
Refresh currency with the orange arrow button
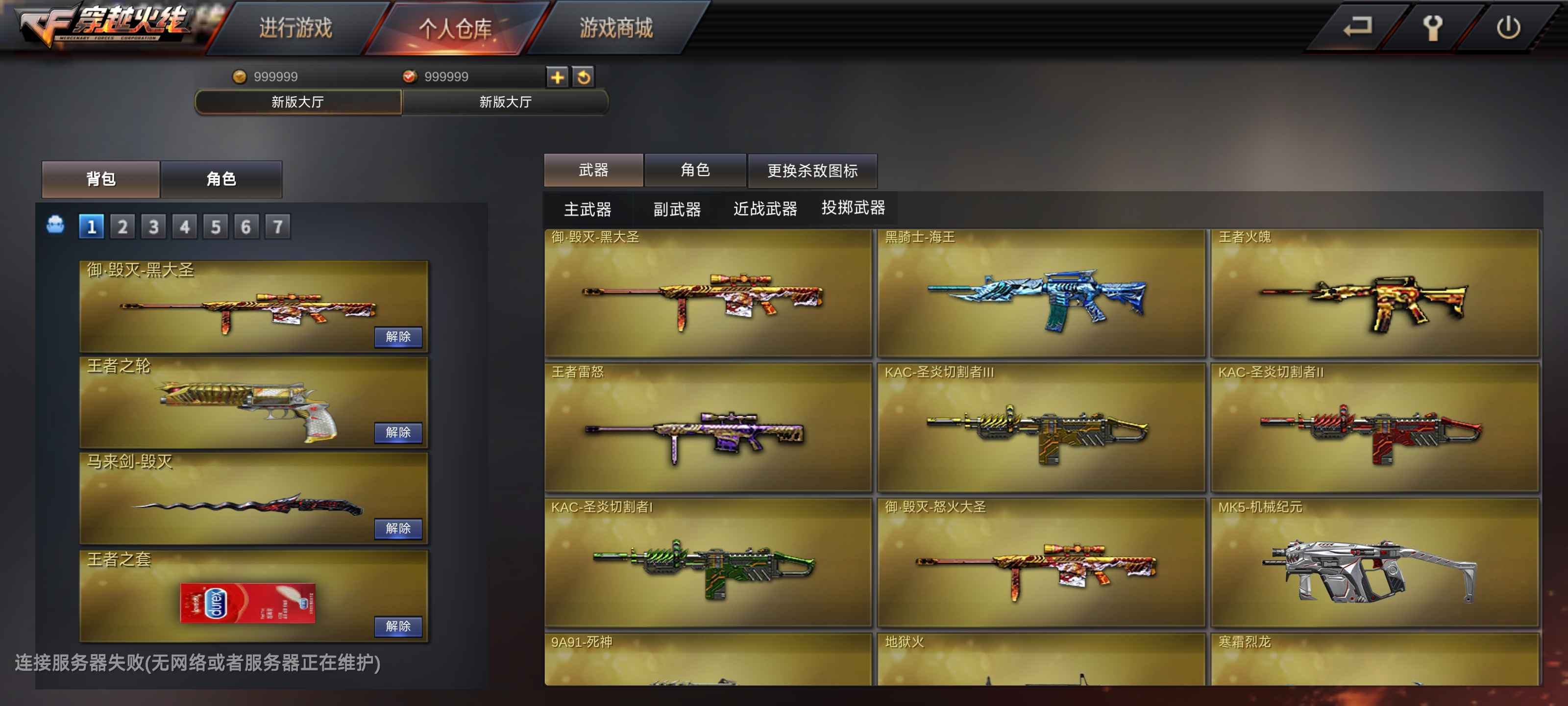click(x=583, y=77)
